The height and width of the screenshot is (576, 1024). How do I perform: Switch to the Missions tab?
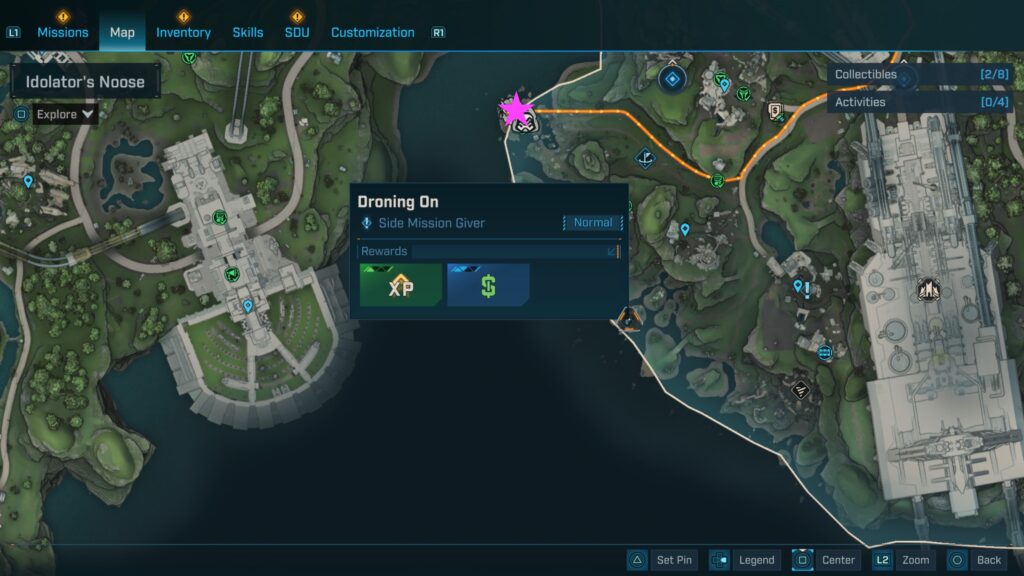(63, 32)
